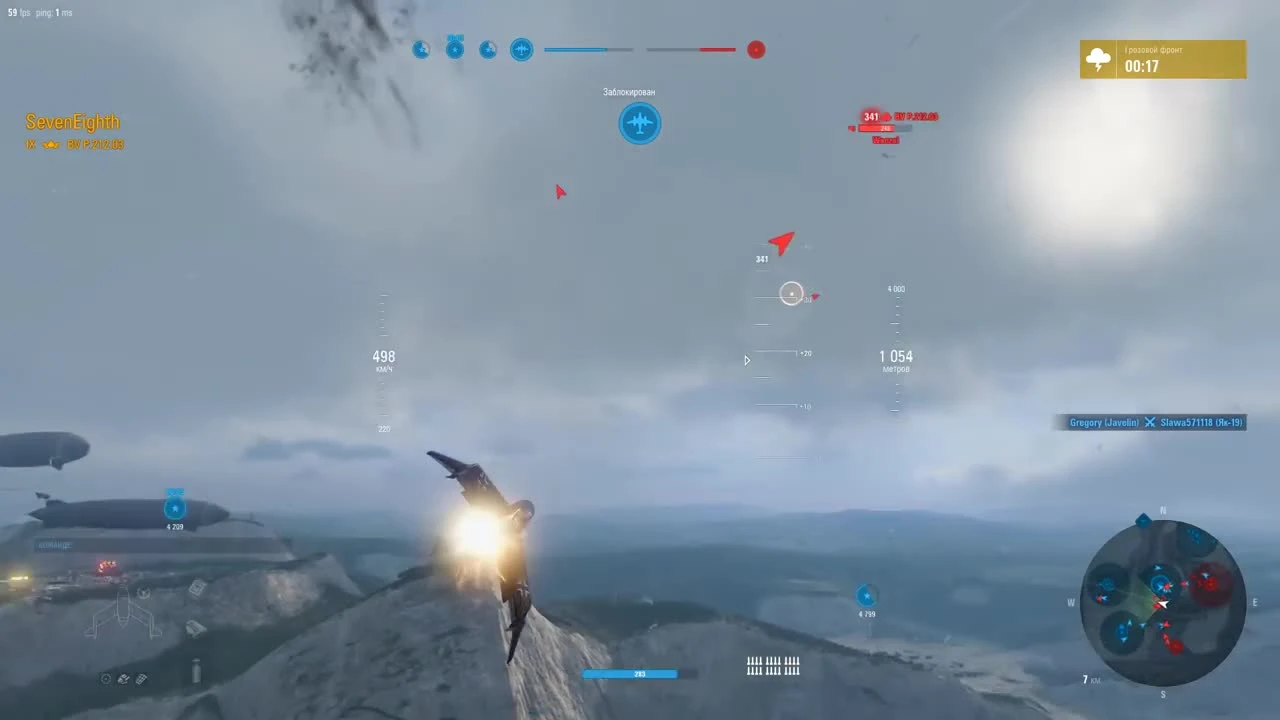This screenshot has width=1280, height=720.
Task: Select the first wingman consumable icon
Action: pyautogui.click(x=421, y=49)
